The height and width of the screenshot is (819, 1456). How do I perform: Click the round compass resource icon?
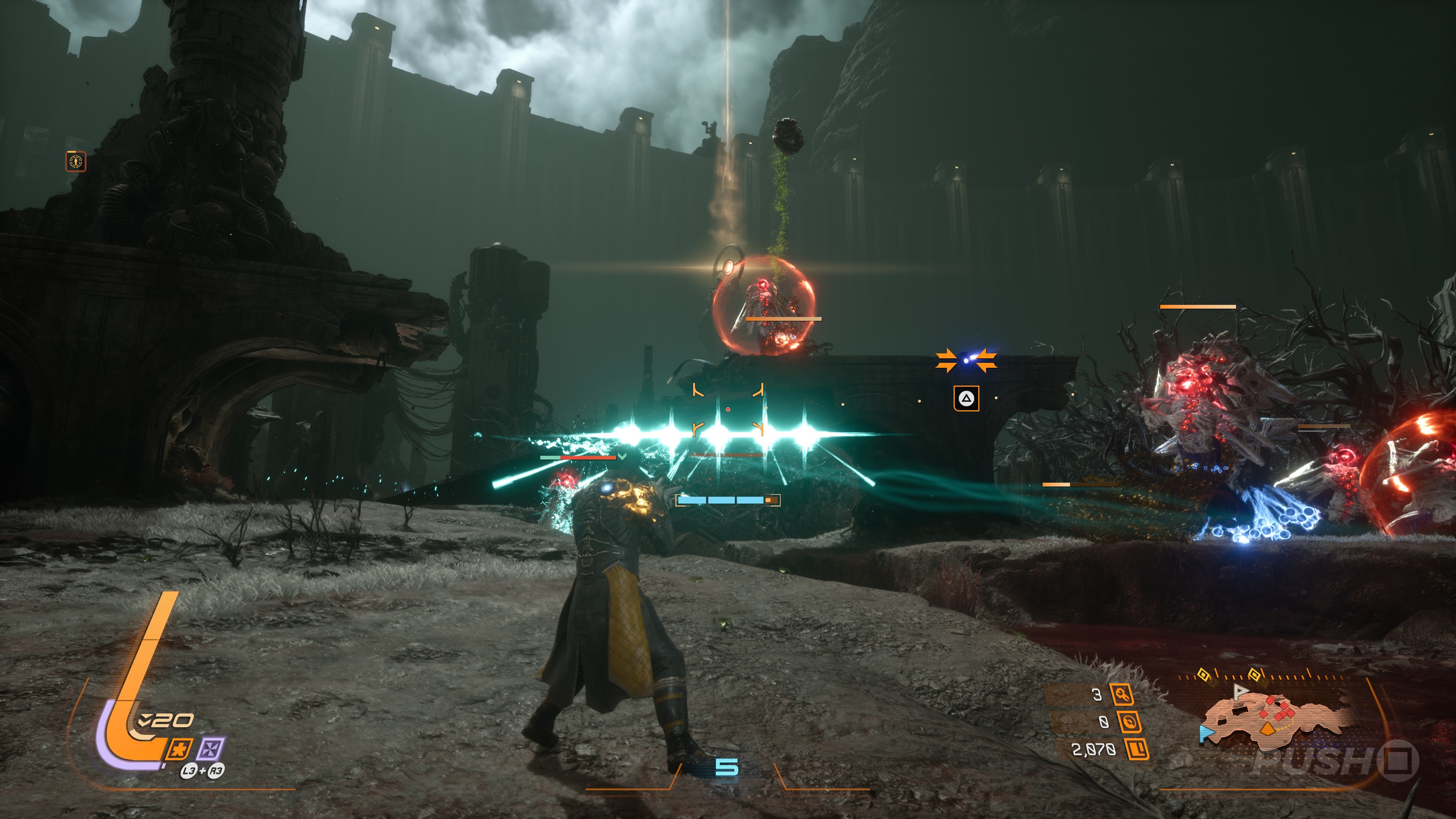click(x=1128, y=722)
